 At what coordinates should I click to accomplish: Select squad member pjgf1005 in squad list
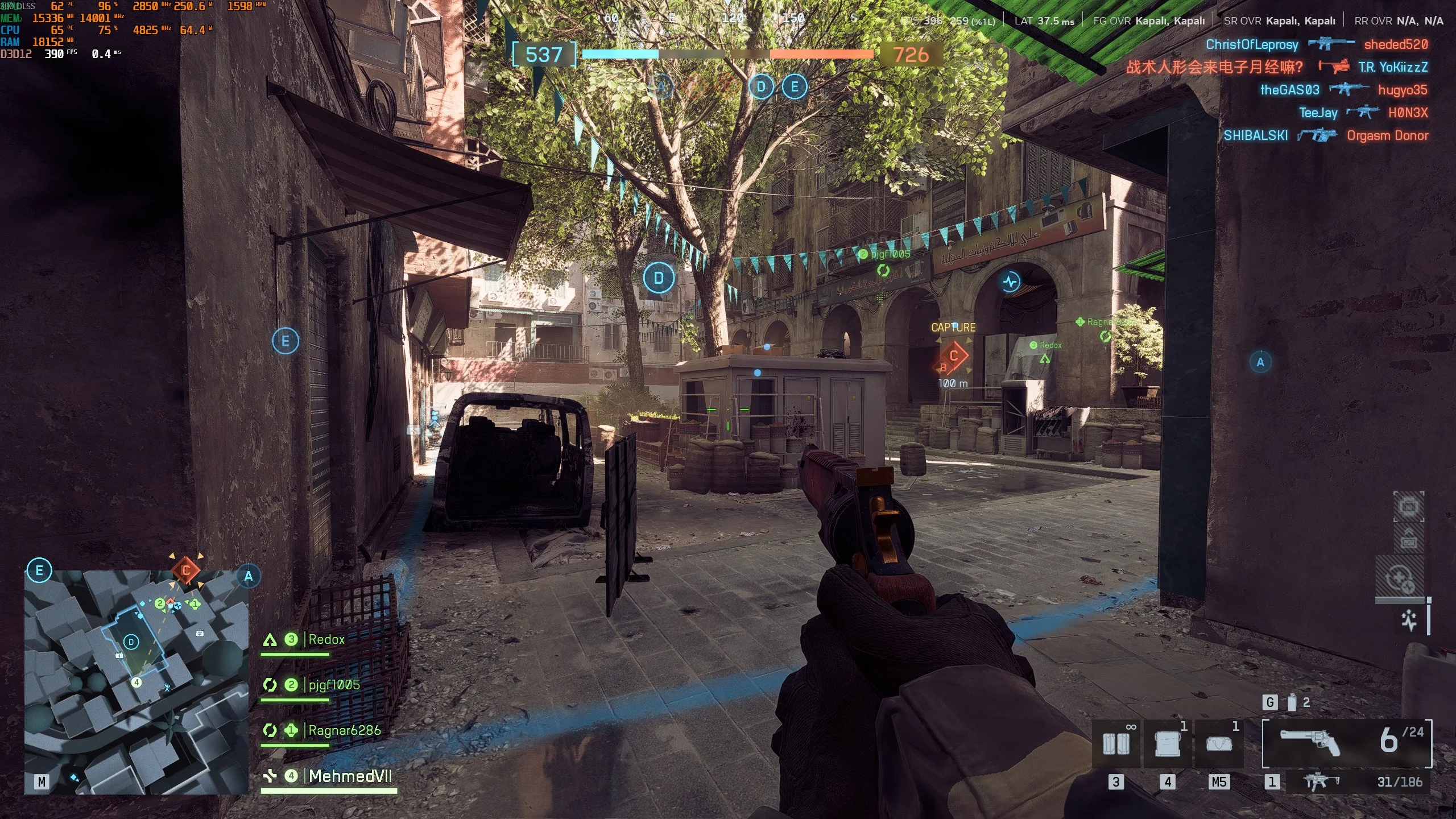pyautogui.click(x=334, y=685)
